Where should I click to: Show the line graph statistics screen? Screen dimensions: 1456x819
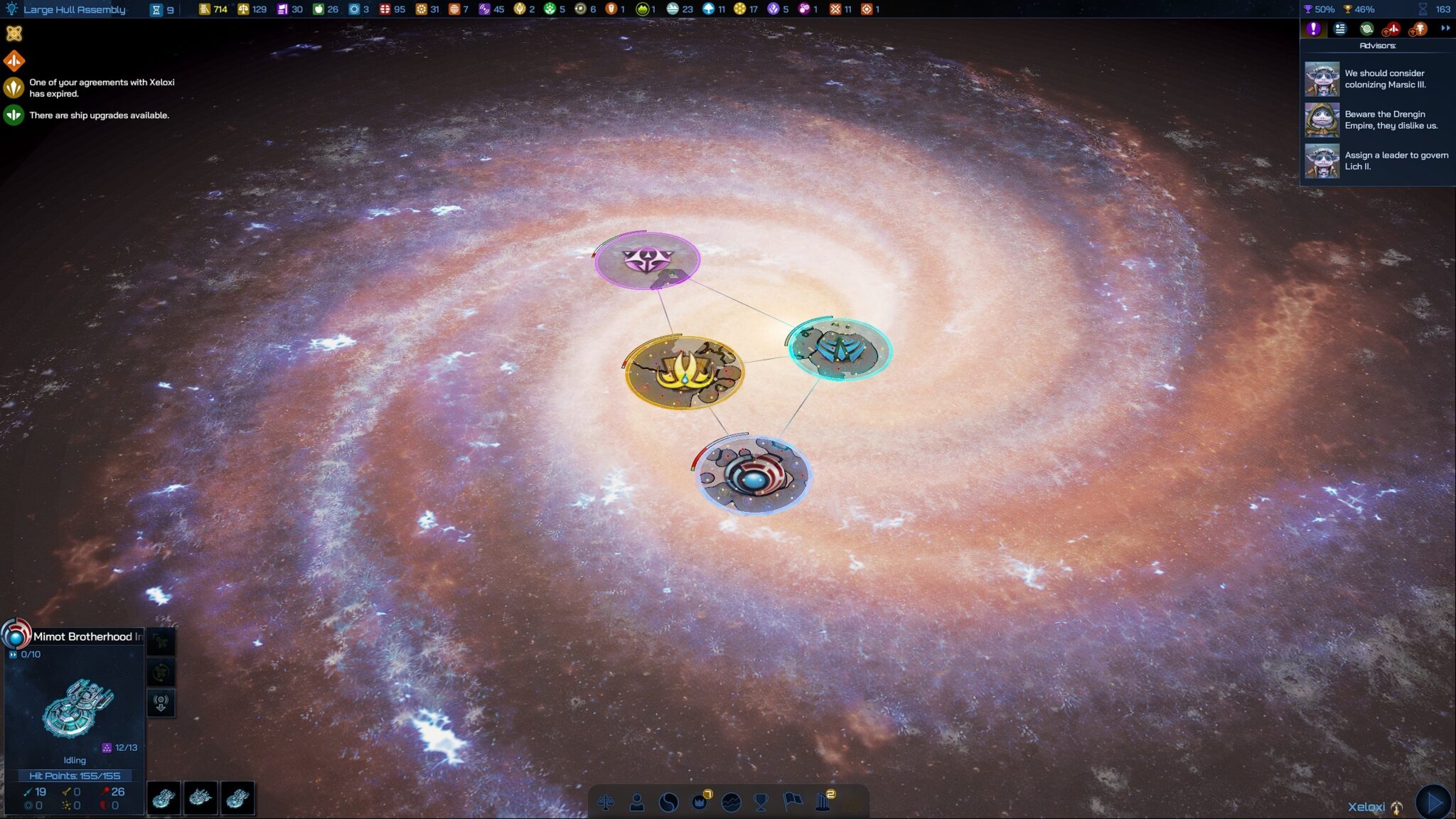point(731,803)
